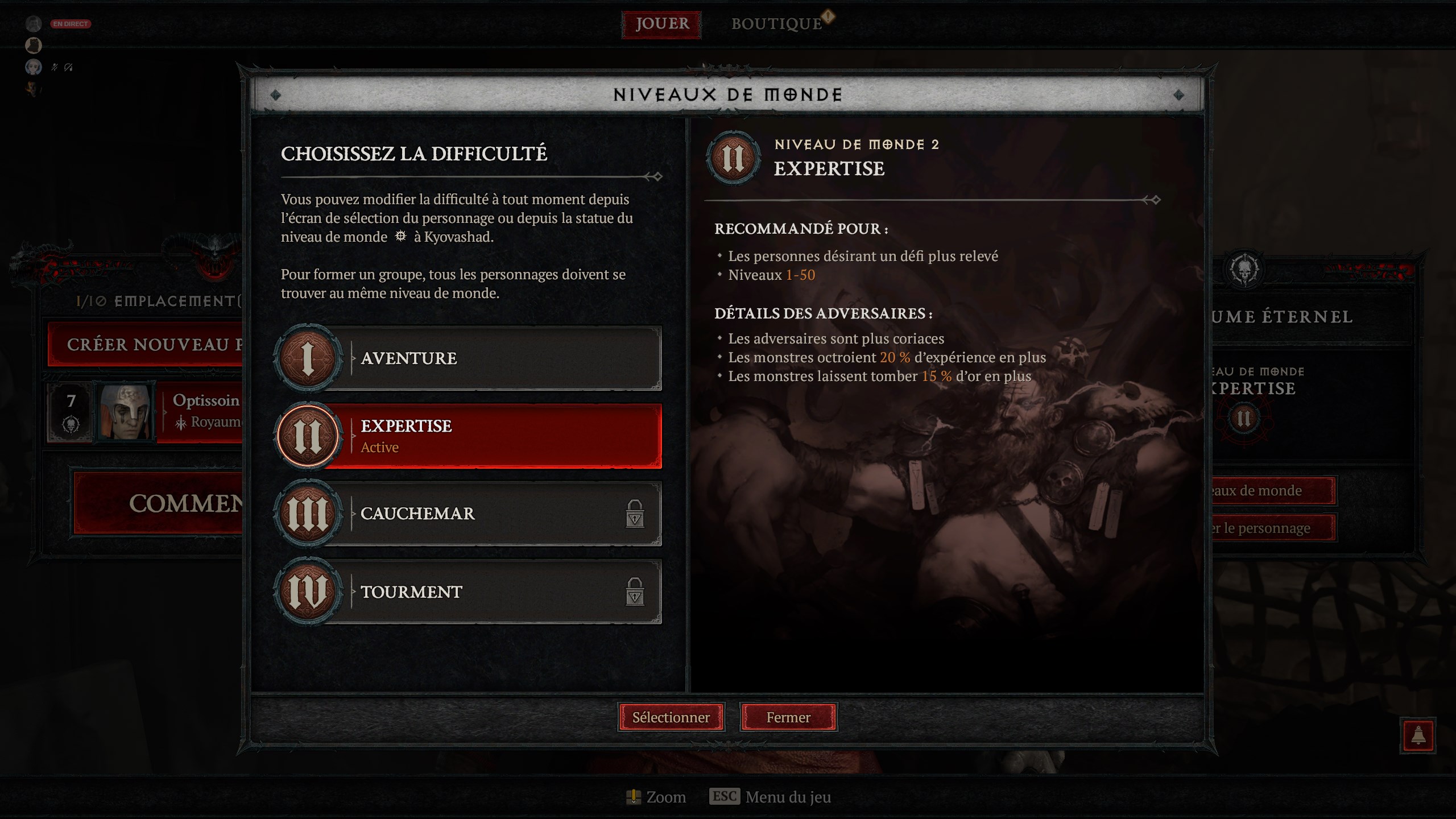1456x819 pixels.
Task: Click the world tier statue icon in description
Action: point(402,237)
